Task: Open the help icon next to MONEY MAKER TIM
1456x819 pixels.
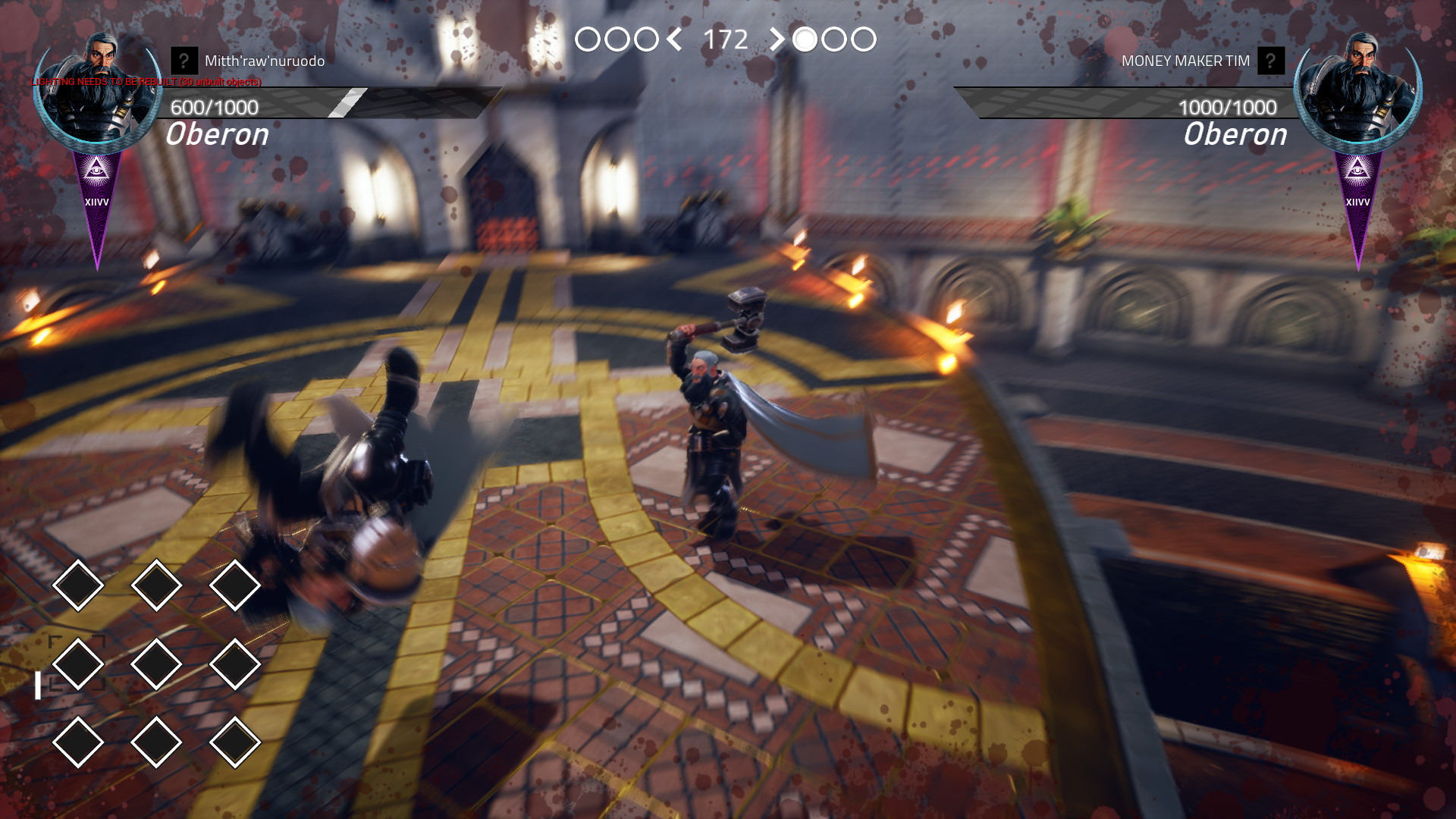Action: tap(1273, 60)
